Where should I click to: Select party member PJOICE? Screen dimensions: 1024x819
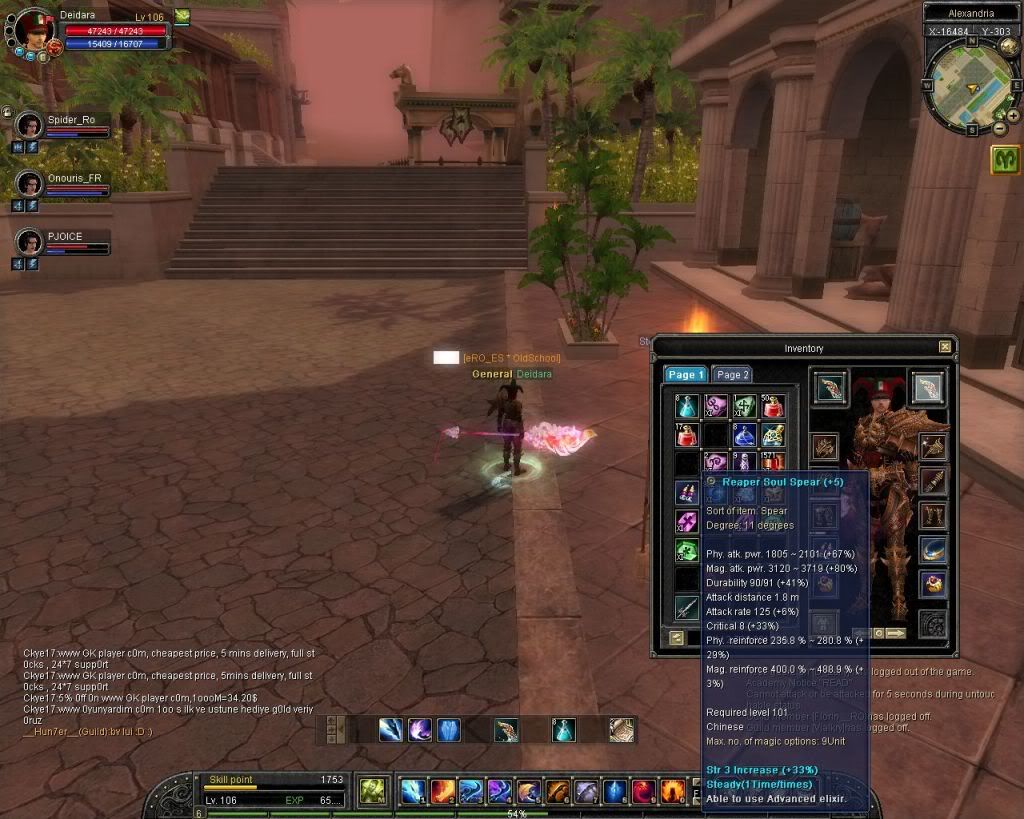(30, 242)
